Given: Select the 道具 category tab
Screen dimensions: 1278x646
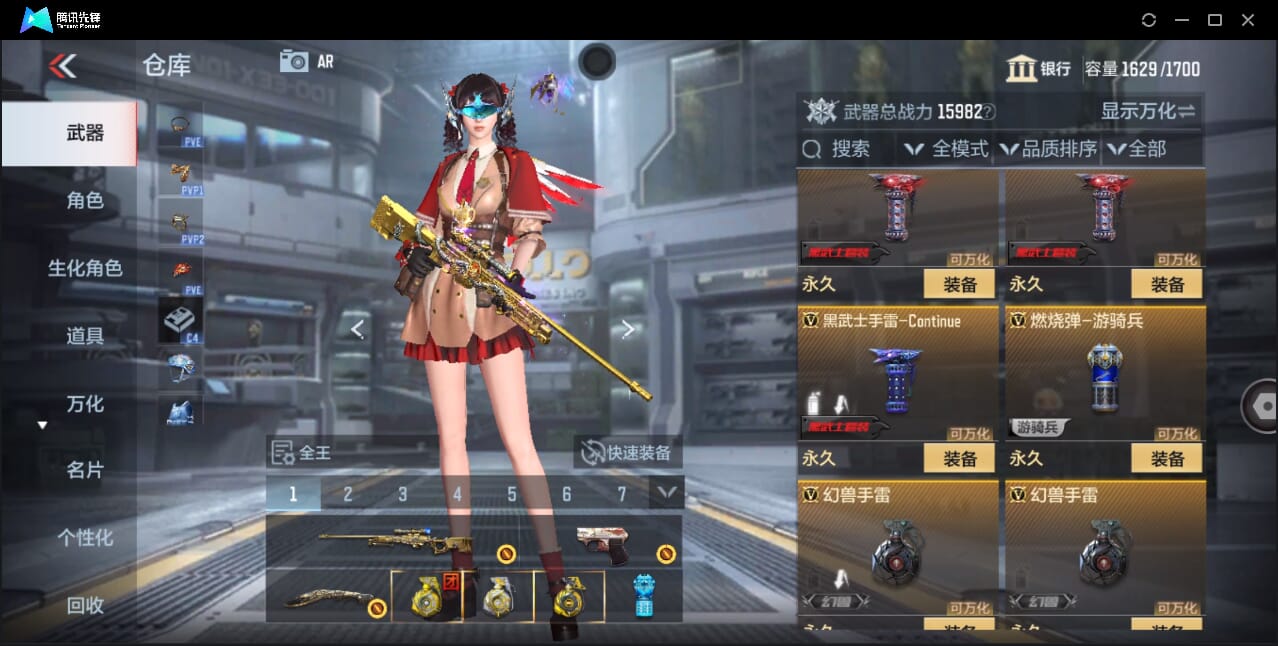Looking at the screenshot, I should click(x=85, y=336).
